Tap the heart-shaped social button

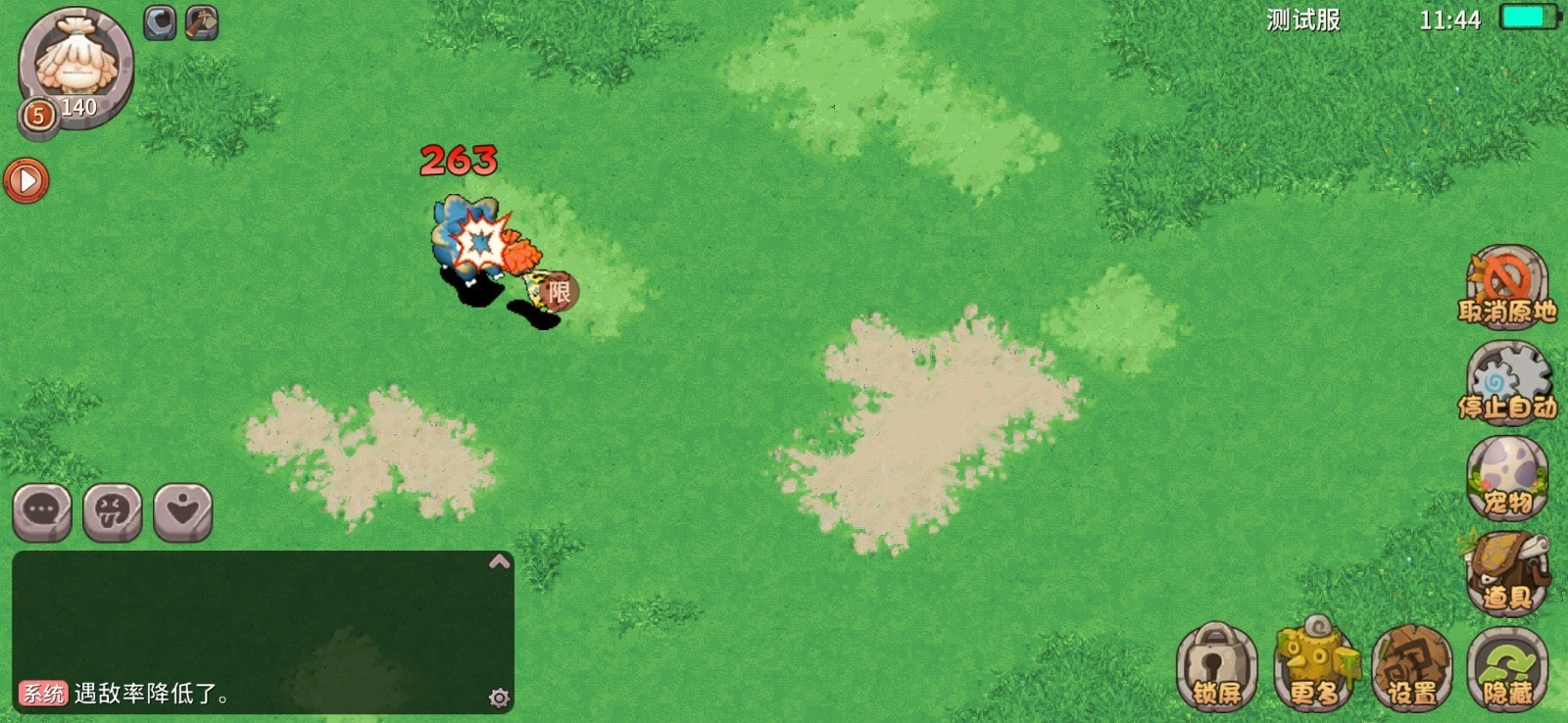[x=183, y=511]
